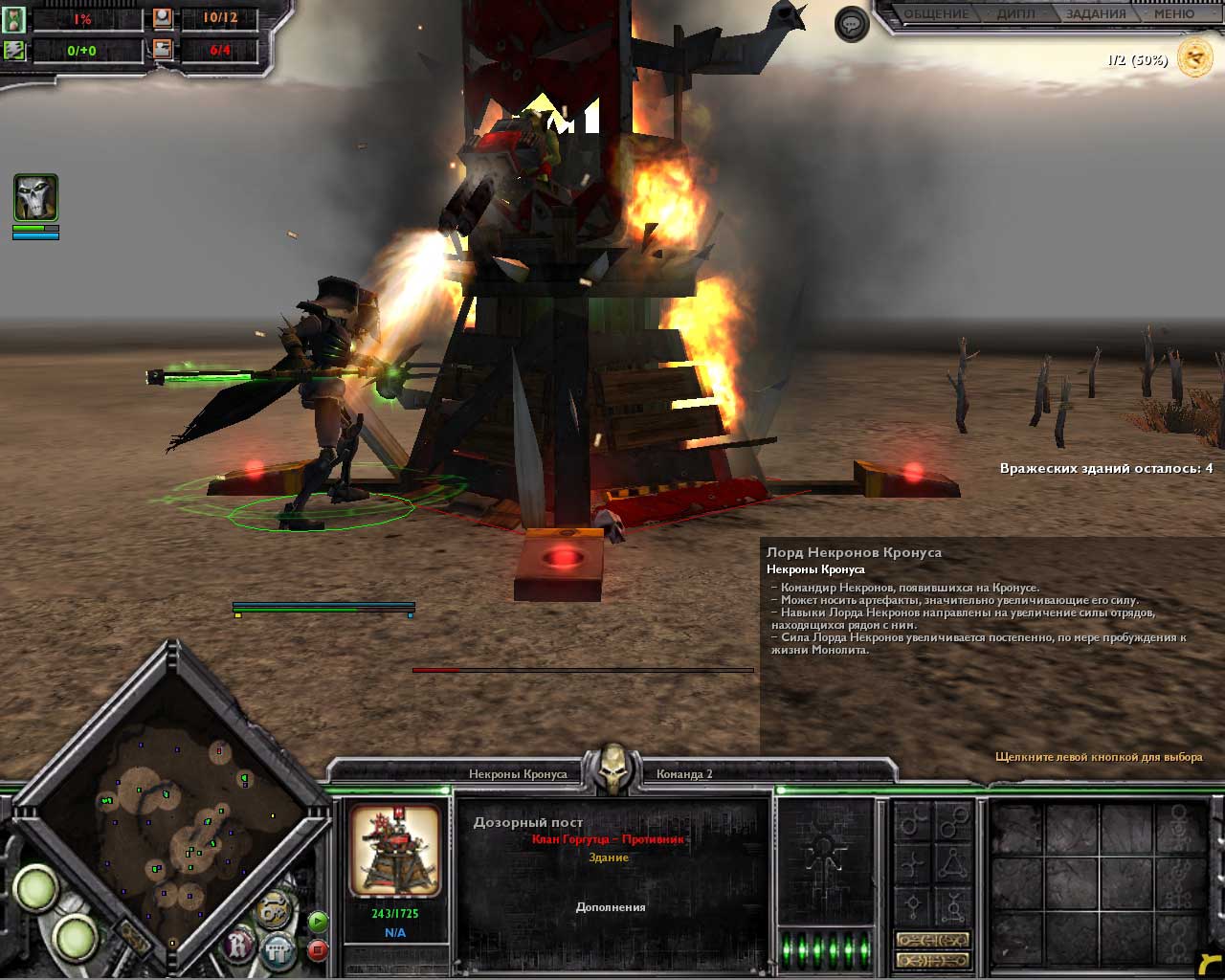Open the МЕНЮ game menu
The height and width of the screenshot is (980, 1225).
tap(1173, 14)
